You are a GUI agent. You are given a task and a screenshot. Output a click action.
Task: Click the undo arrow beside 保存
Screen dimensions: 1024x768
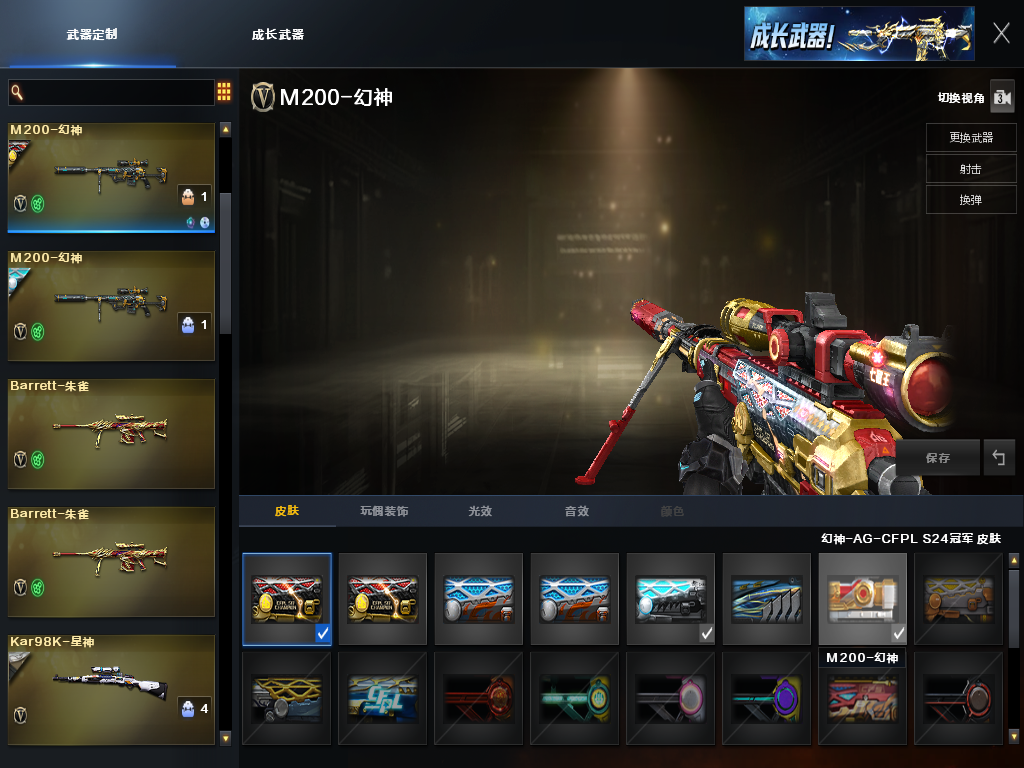[998, 458]
